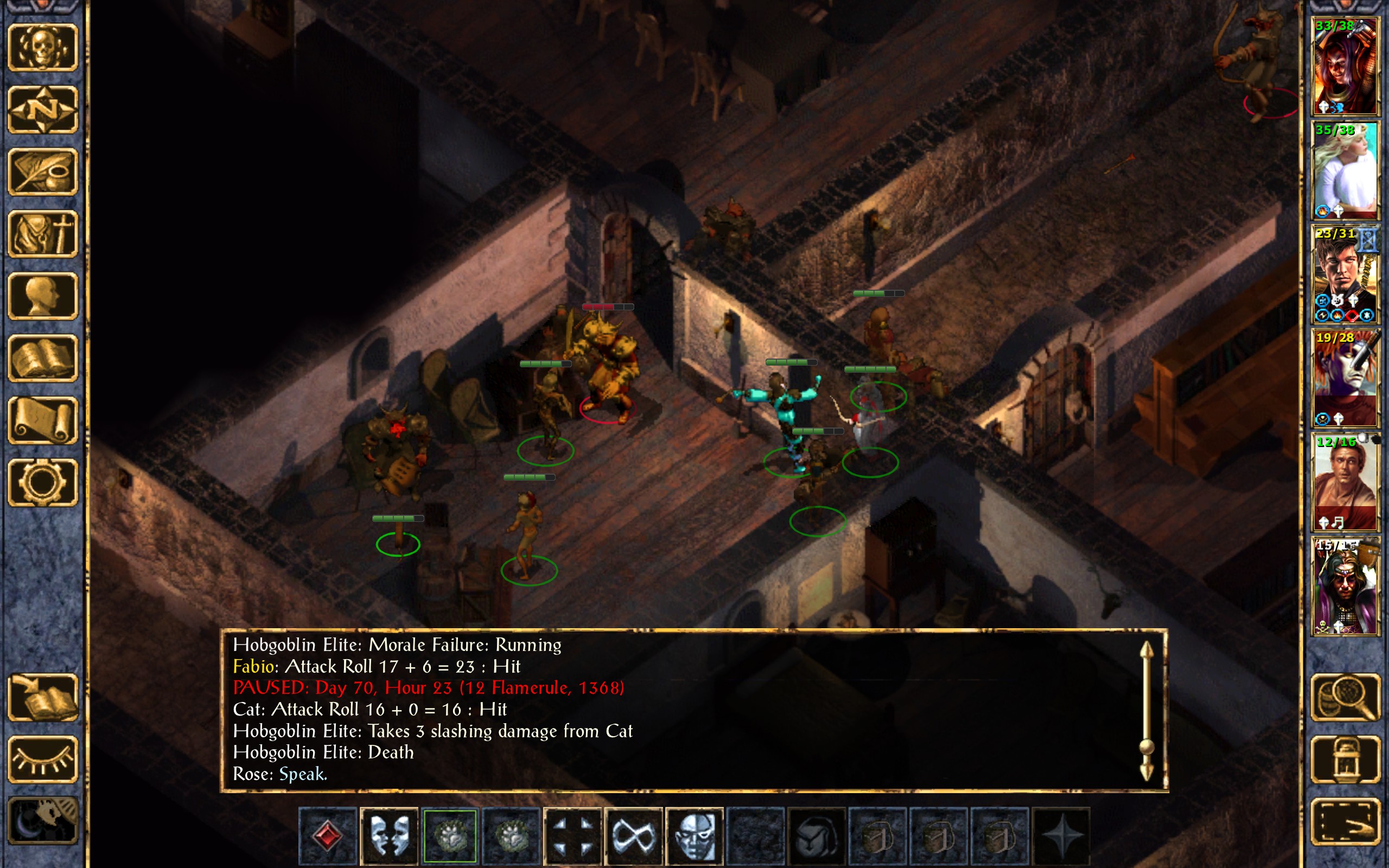
Task: Quick save using the book-and-arrow button
Action: coord(42,697)
